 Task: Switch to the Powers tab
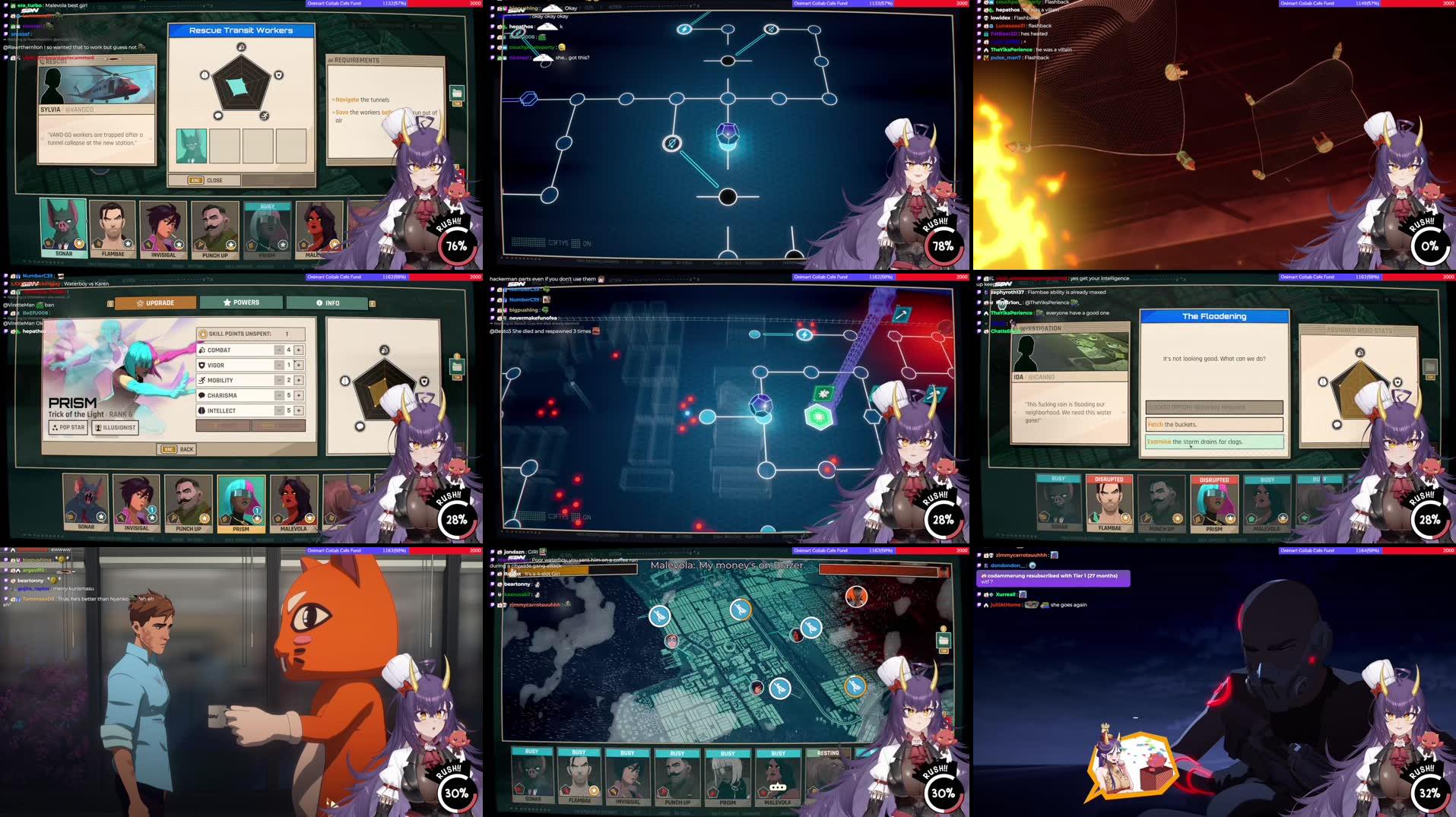(x=239, y=302)
